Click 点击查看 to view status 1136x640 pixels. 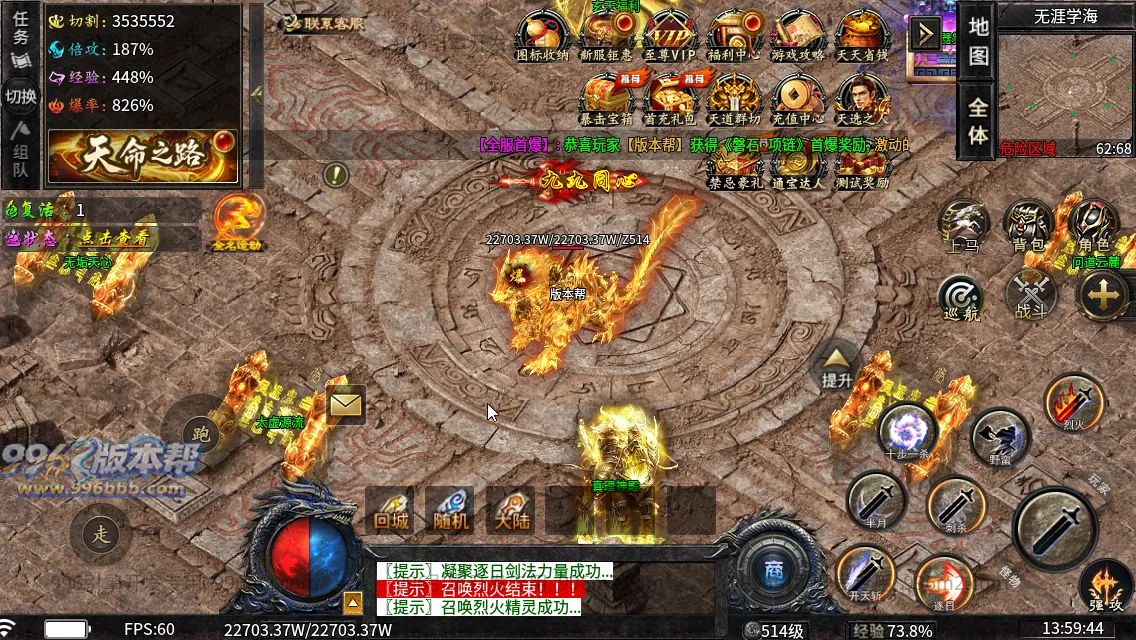[114, 238]
